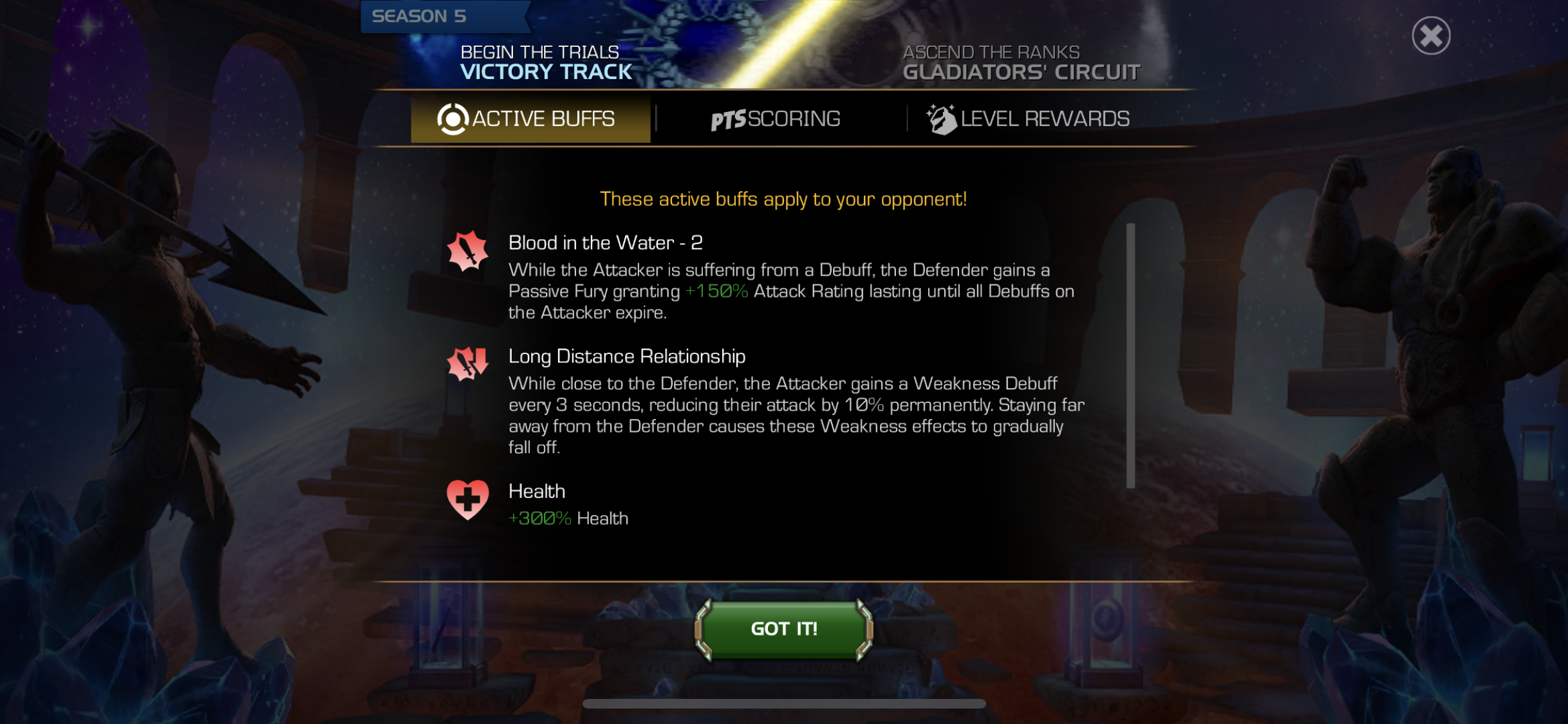Click the Active Buffs target icon
Screen dimensions: 1568x724
(x=454, y=118)
